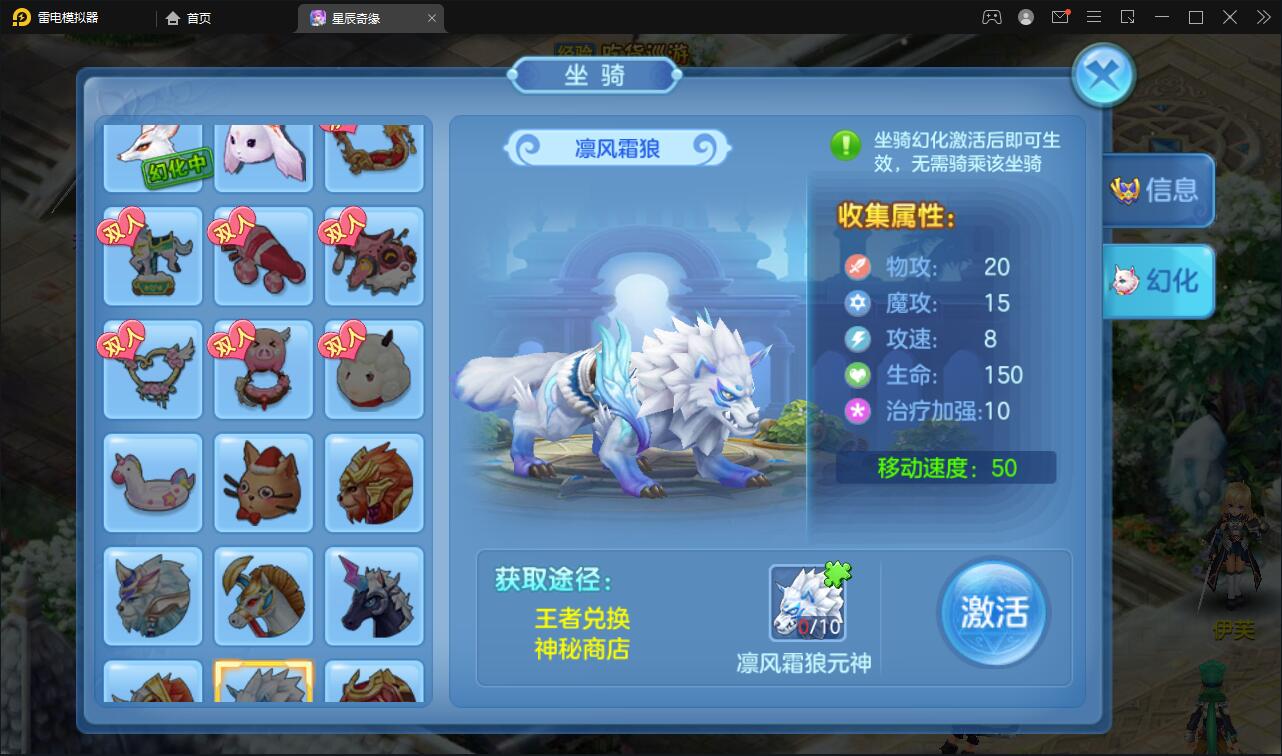1282x756 pixels.
Task: Select the fox mount marked 幻化中
Action: [152, 155]
